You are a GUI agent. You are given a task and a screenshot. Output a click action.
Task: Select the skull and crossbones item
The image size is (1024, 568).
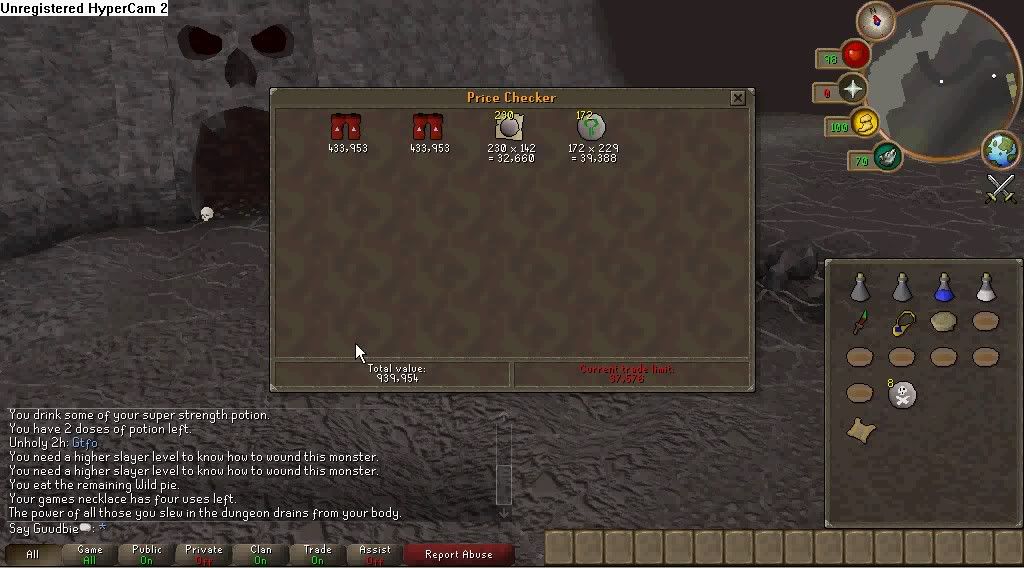tap(902, 394)
